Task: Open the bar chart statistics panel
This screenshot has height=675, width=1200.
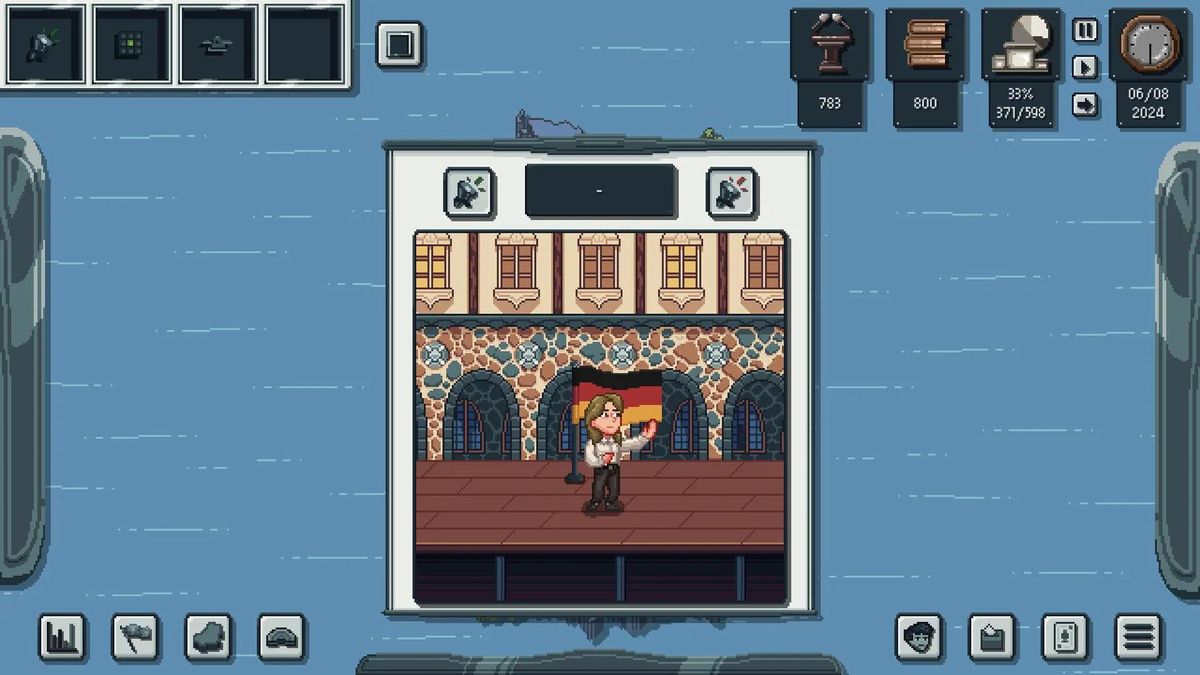Action: pyautogui.click(x=62, y=637)
